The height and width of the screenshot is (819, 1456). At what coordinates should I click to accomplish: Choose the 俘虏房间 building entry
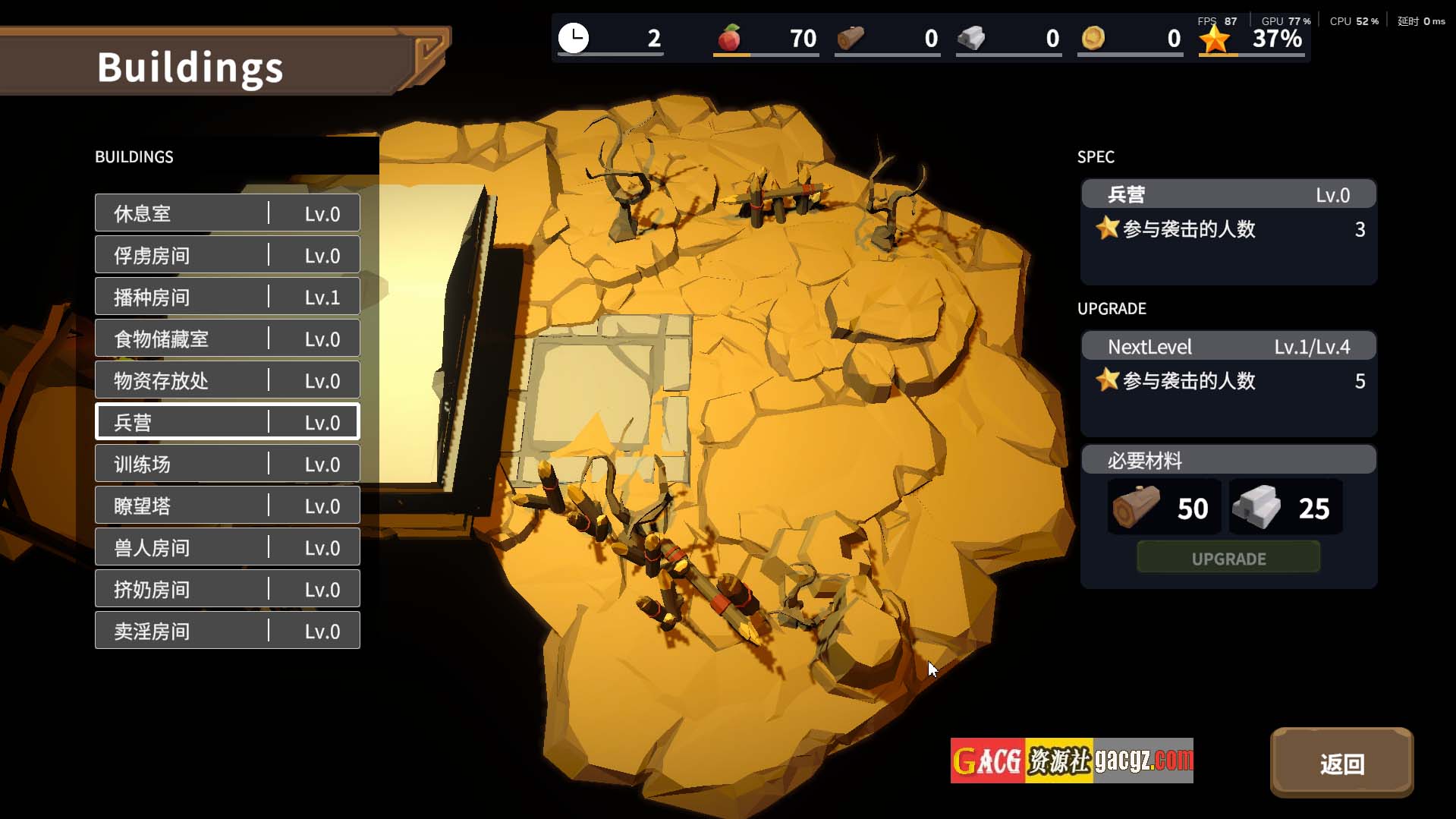coord(227,255)
